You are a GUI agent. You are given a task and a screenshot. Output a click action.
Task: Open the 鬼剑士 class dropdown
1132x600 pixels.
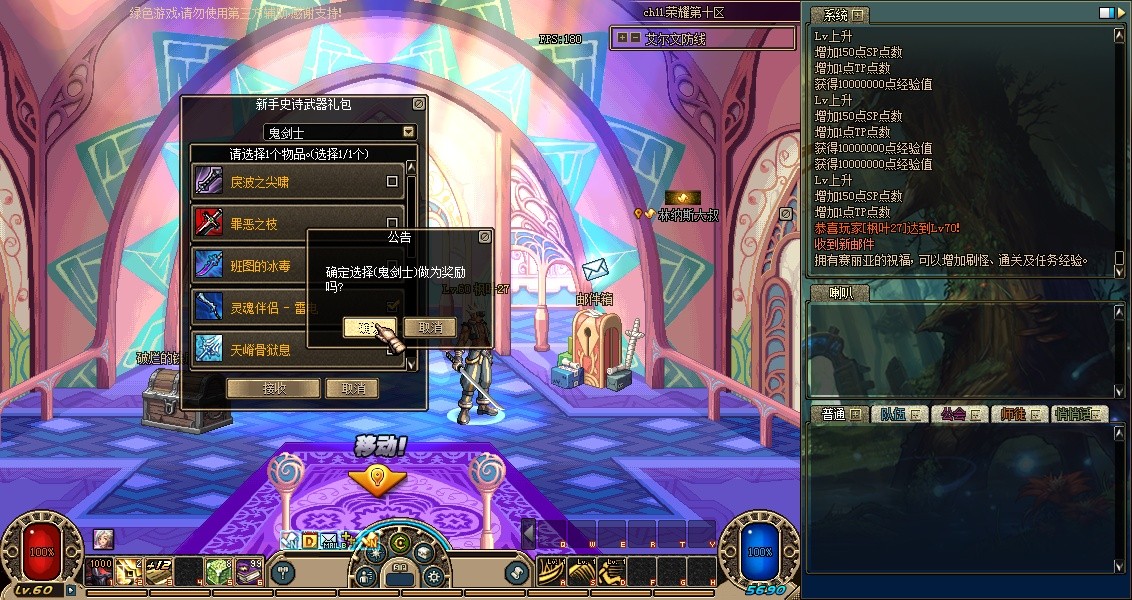[x=408, y=132]
